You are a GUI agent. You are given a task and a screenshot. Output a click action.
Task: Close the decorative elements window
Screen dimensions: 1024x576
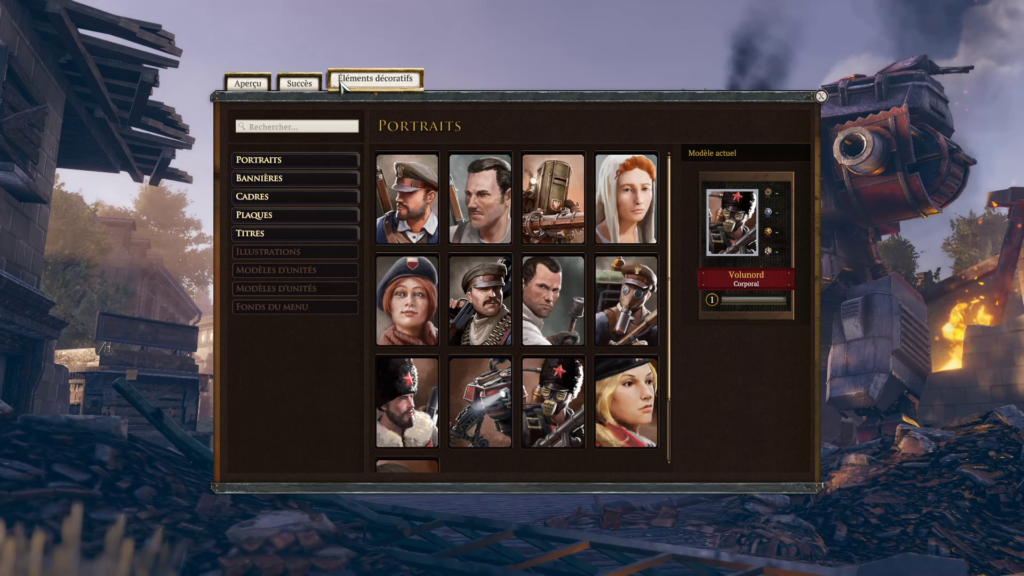(821, 97)
